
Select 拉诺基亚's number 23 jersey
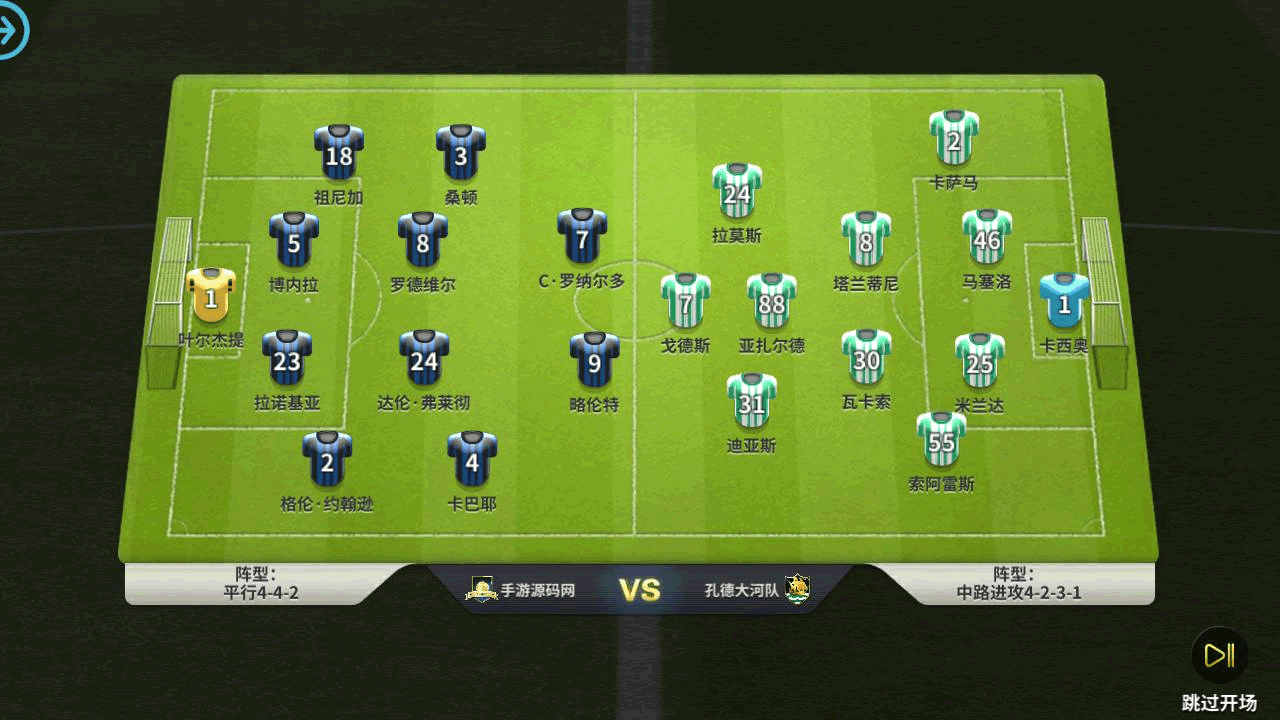pos(287,359)
